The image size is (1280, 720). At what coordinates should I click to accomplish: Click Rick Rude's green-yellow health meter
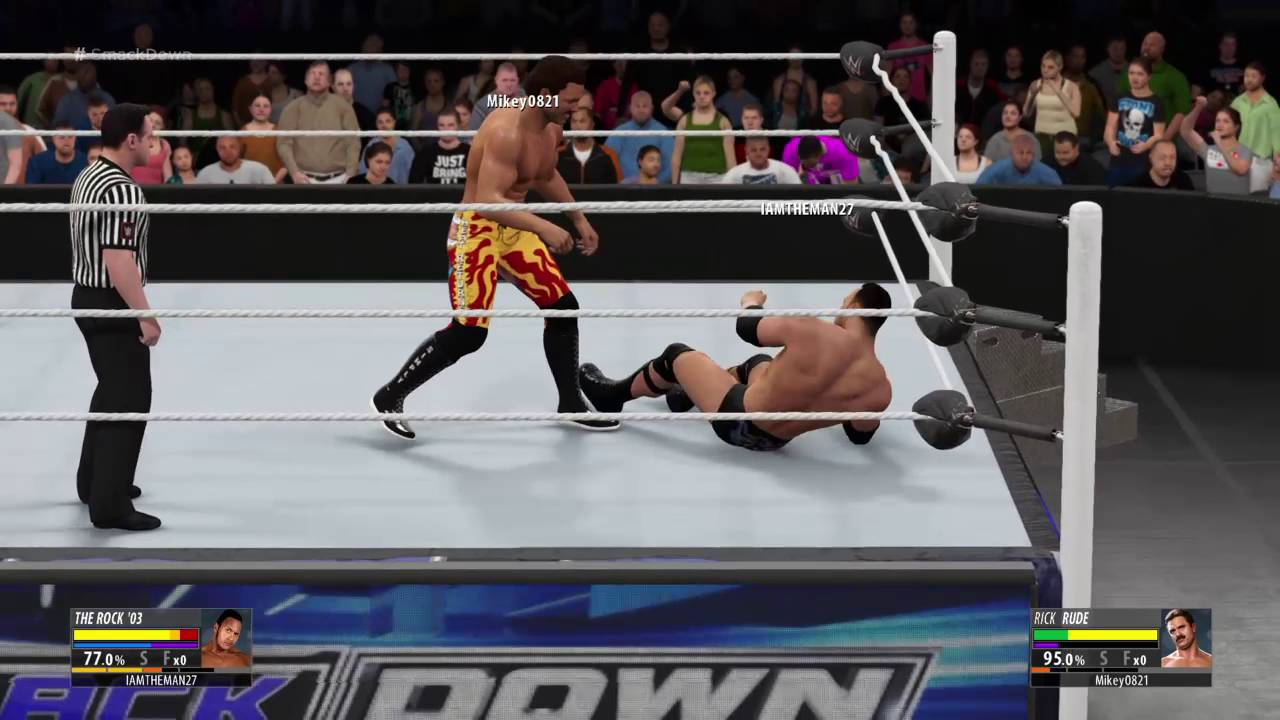coord(1094,635)
